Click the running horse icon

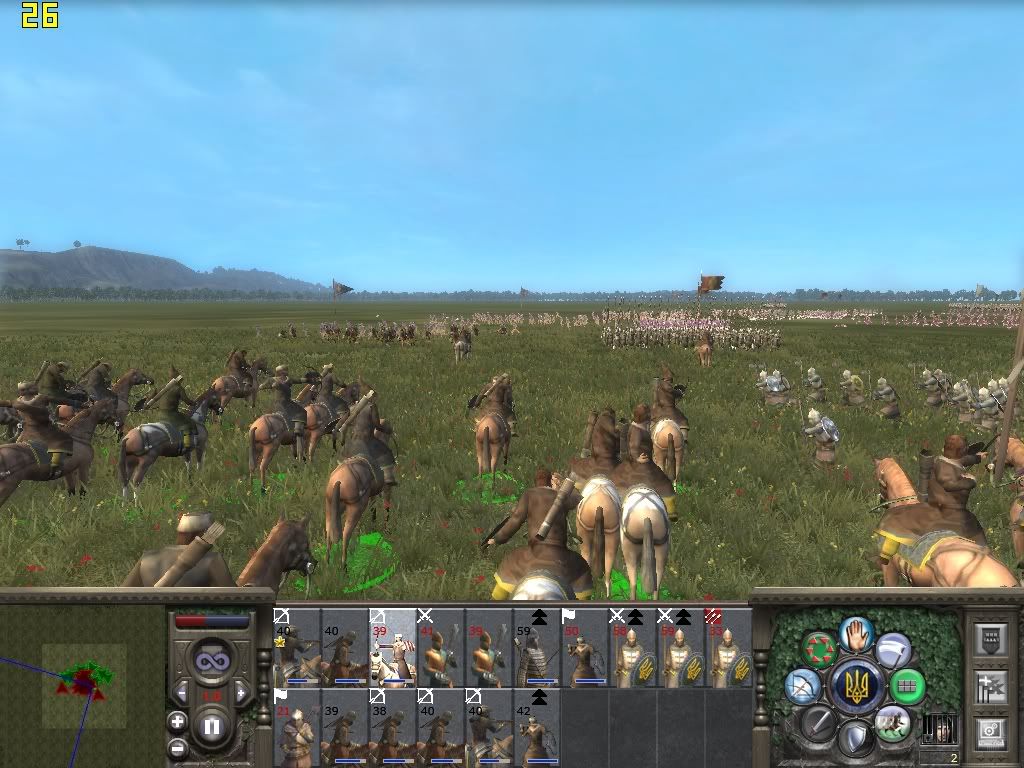[892, 722]
